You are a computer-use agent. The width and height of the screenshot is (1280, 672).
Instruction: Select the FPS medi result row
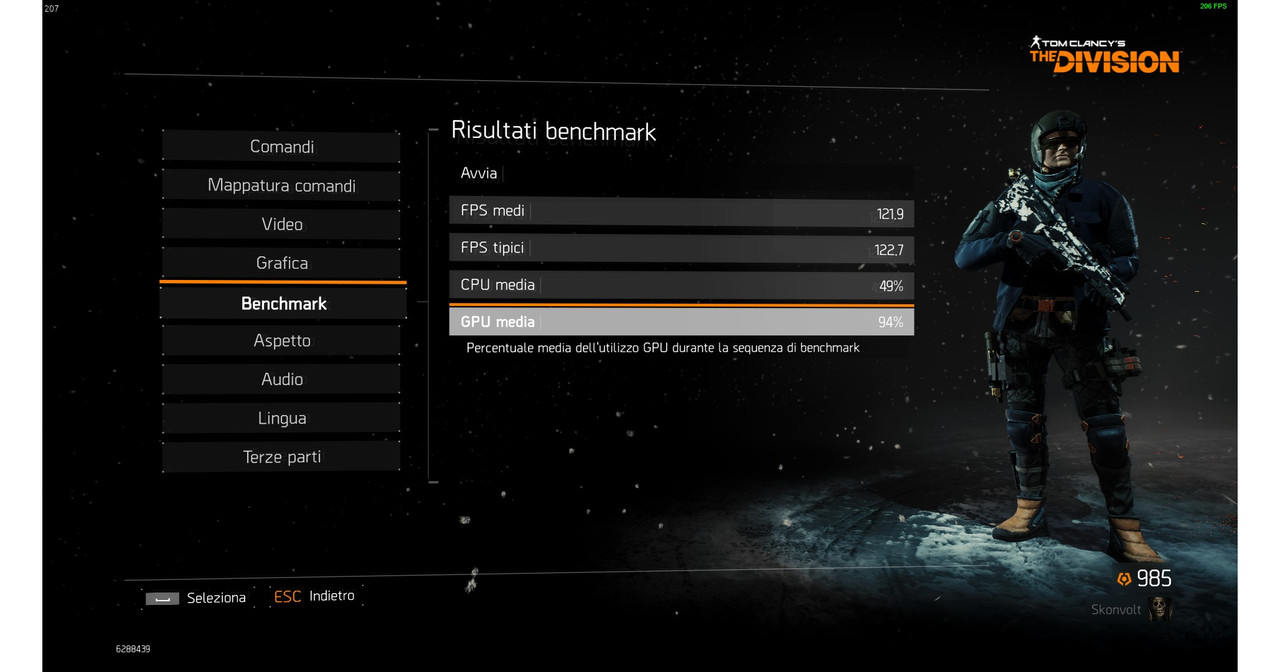pos(681,211)
